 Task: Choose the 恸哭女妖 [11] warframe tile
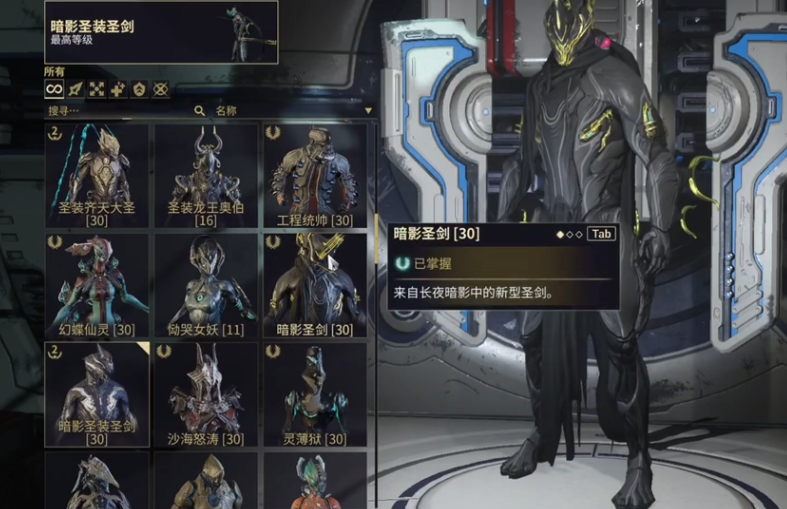(x=206, y=285)
